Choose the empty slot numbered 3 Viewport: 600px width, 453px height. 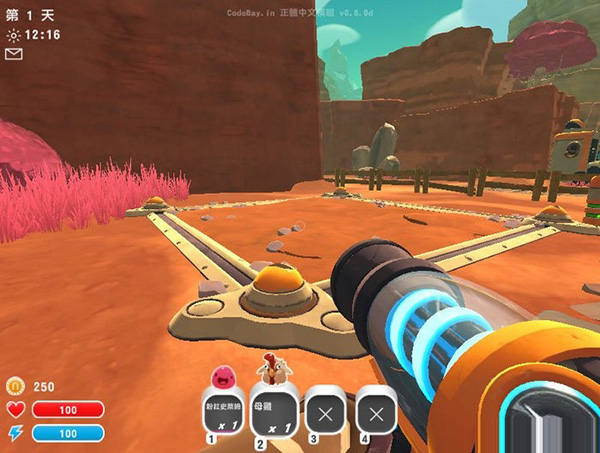coord(324,410)
